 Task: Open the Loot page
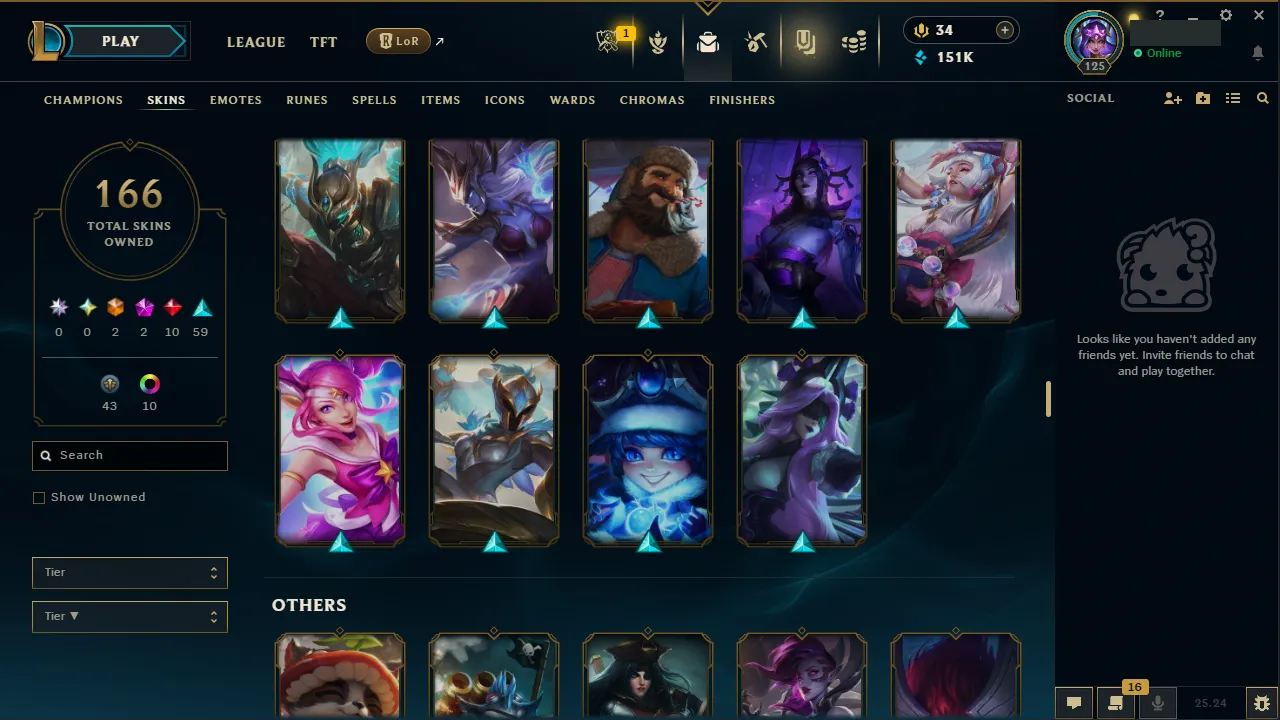(708, 42)
